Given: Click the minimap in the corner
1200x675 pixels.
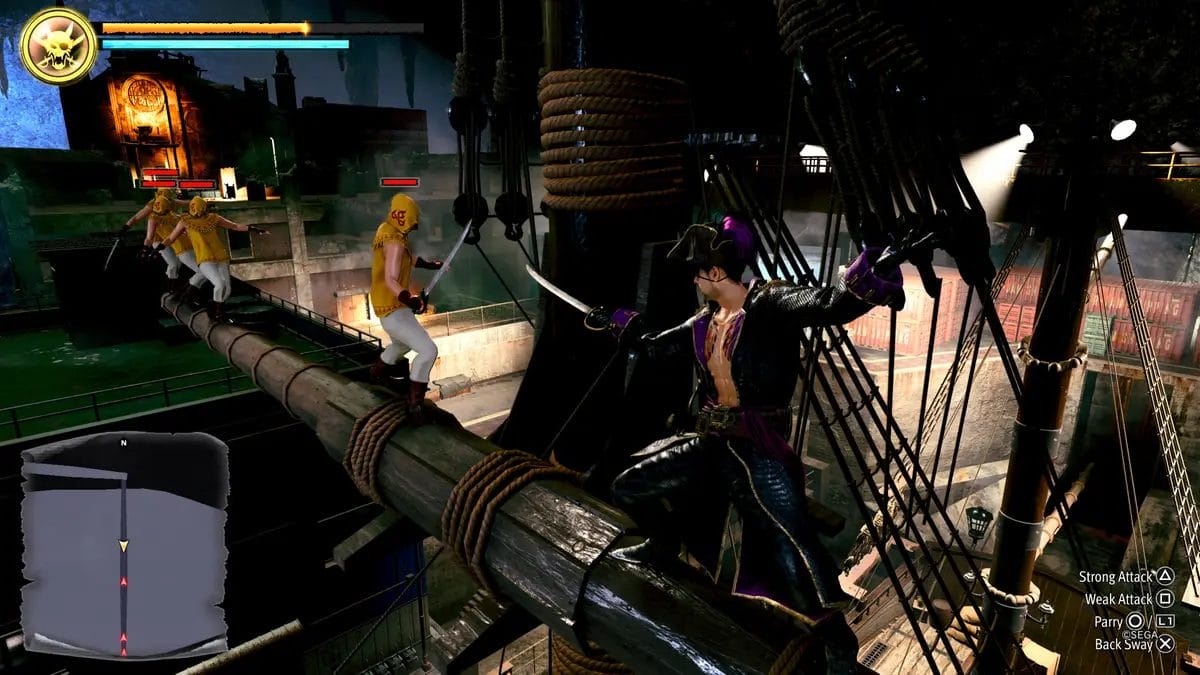Looking at the screenshot, I should 124,543.
